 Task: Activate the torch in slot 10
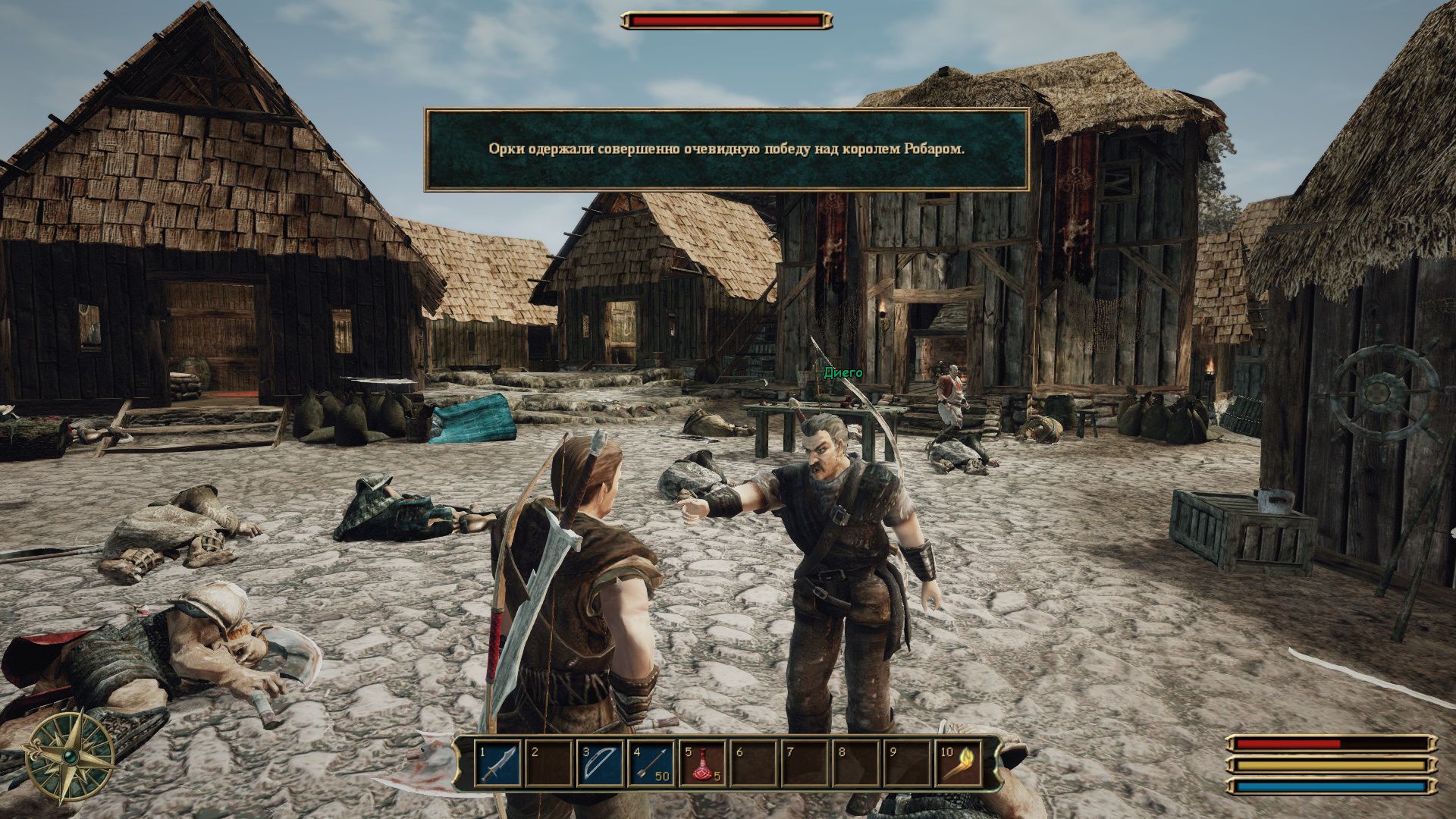click(x=959, y=764)
